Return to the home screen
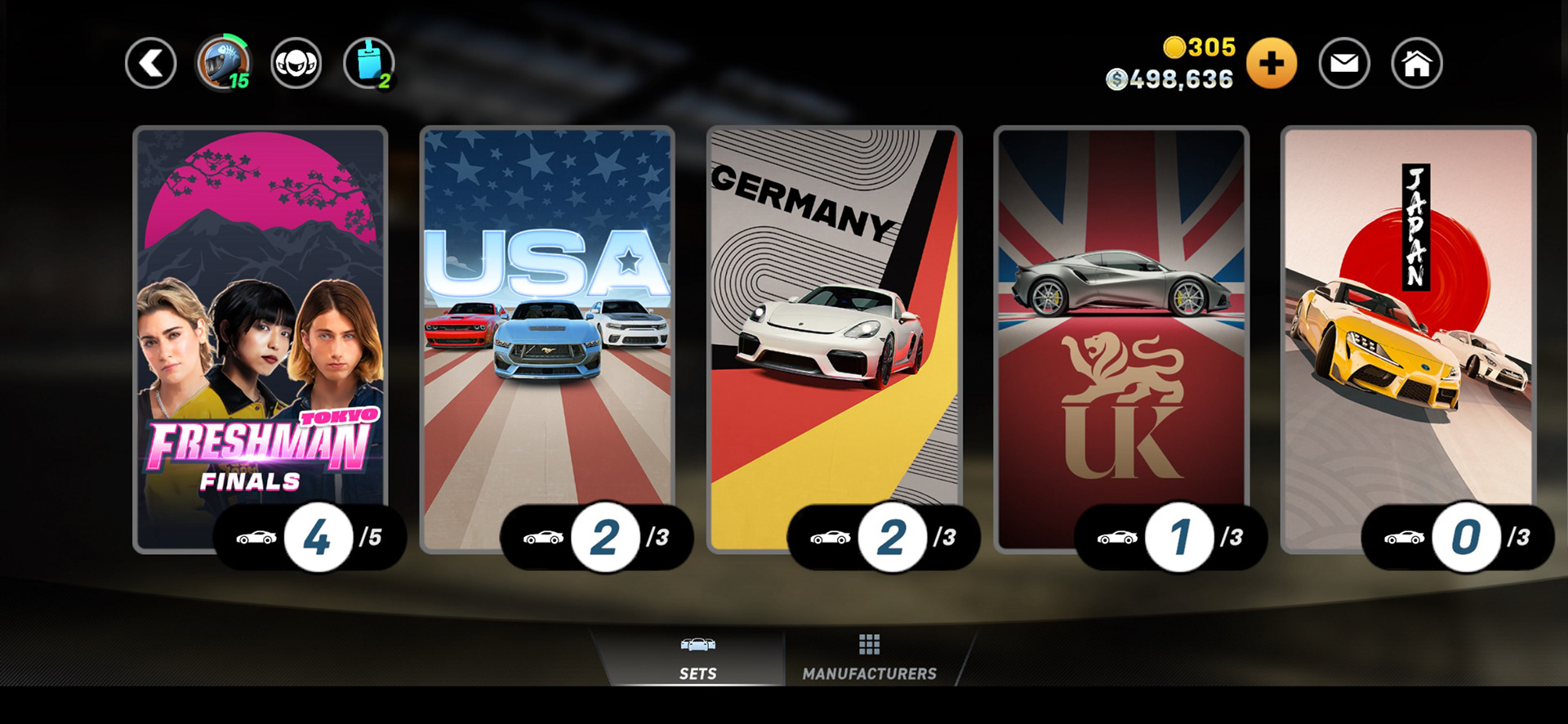 tap(1417, 64)
